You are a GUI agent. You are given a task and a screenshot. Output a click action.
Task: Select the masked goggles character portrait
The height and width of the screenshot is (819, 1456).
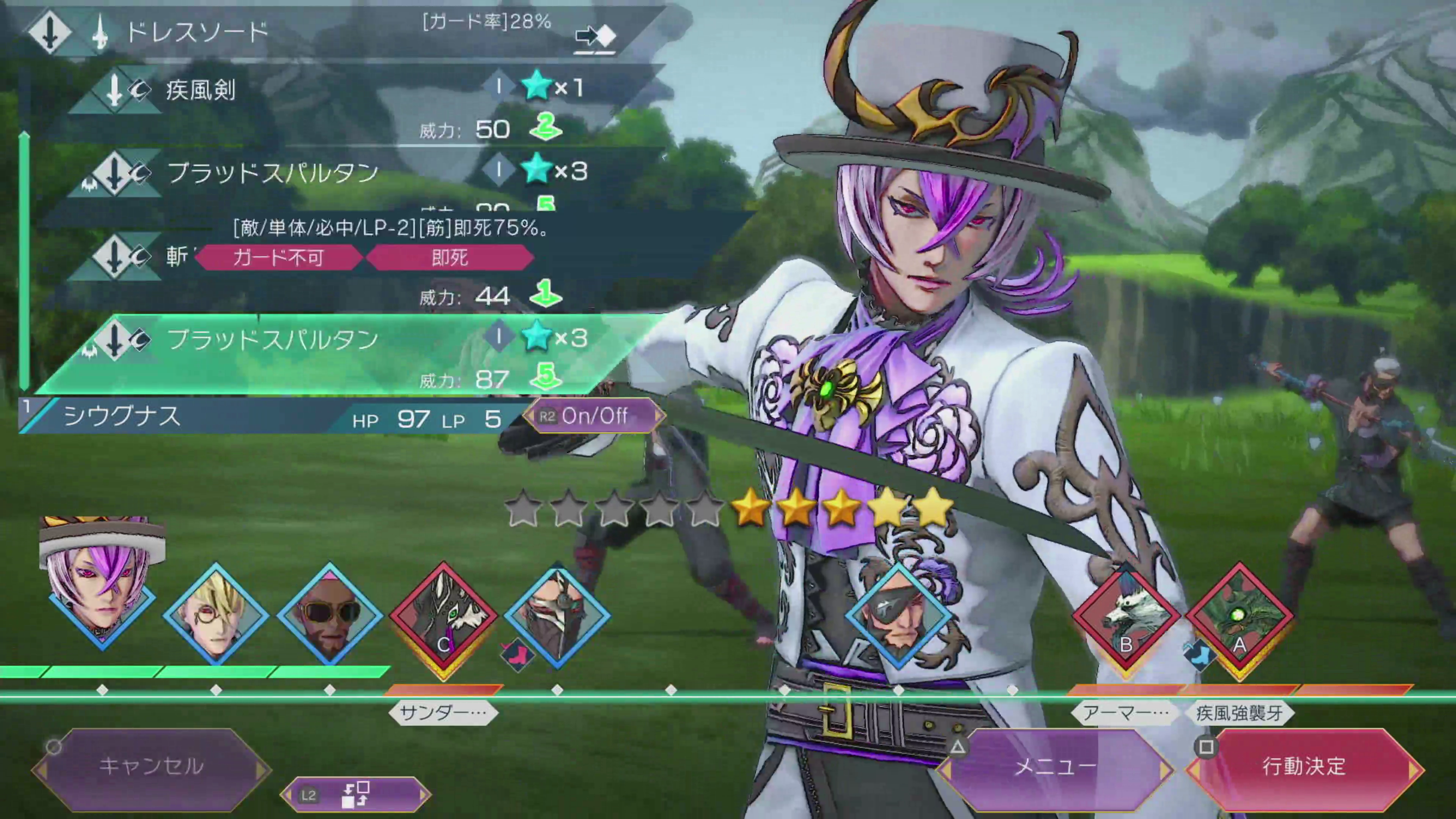(557, 613)
